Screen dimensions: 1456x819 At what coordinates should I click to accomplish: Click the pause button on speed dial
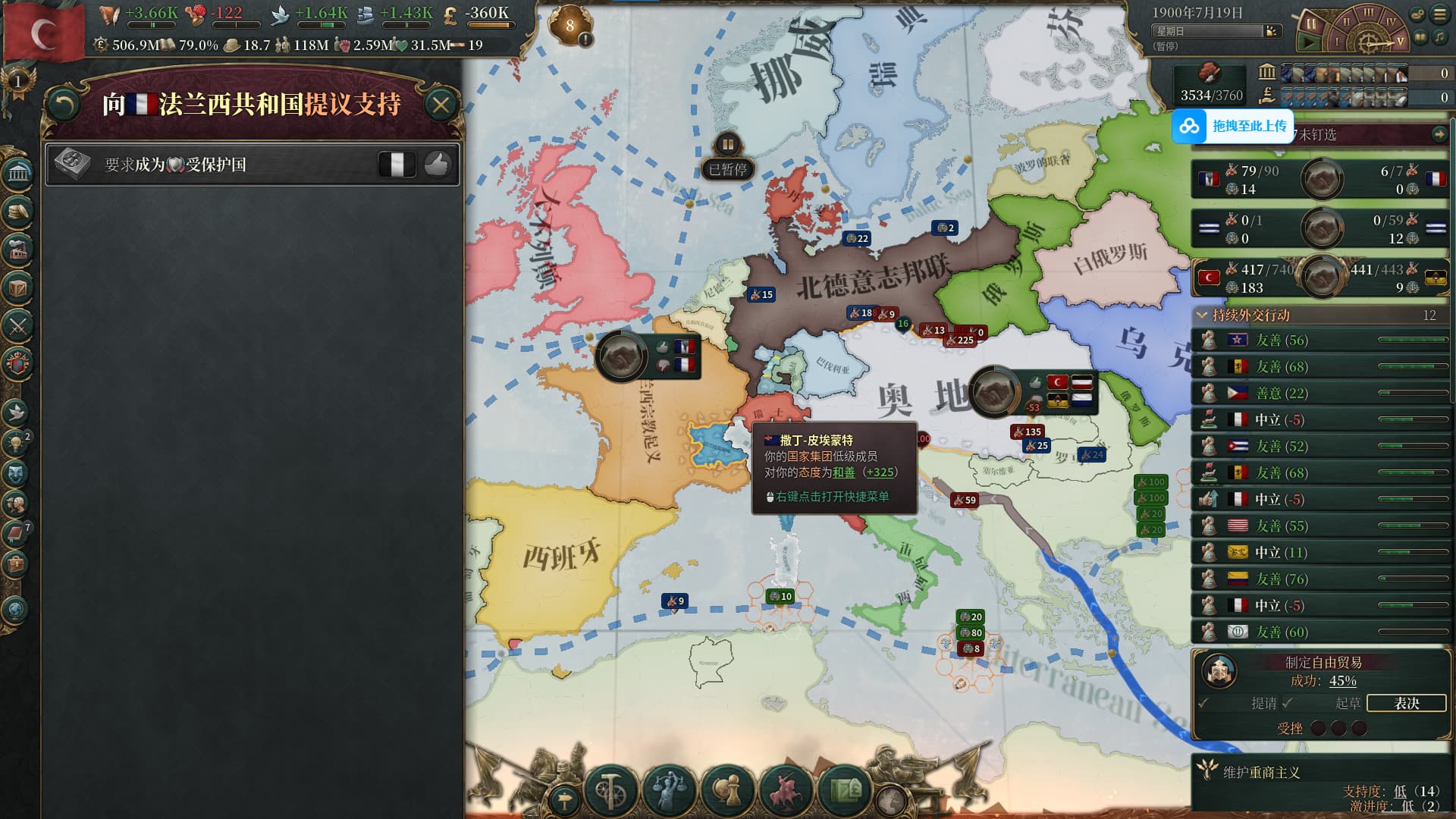coord(1310,24)
